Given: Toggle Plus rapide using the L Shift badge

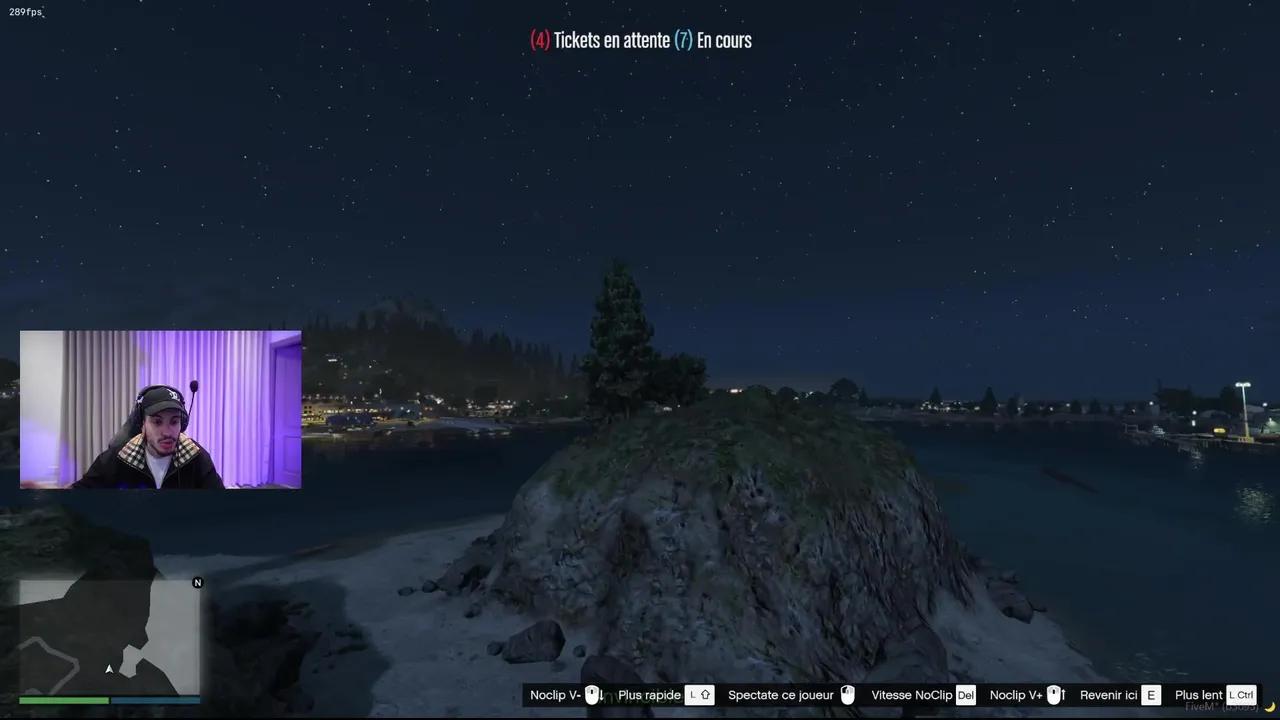Looking at the screenshot, I should pyautogui.click(x=700, y=694).
